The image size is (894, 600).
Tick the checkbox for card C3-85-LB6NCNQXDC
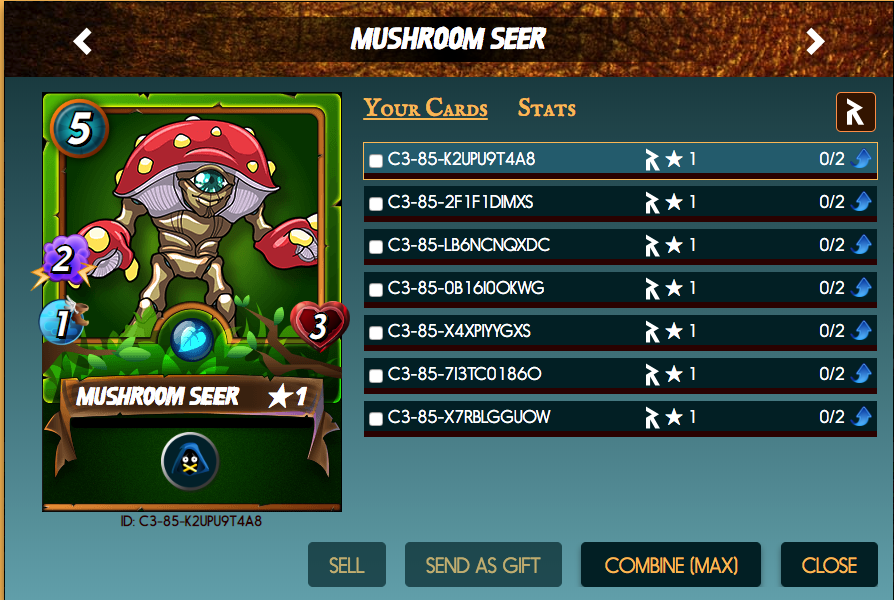point(376,246)
